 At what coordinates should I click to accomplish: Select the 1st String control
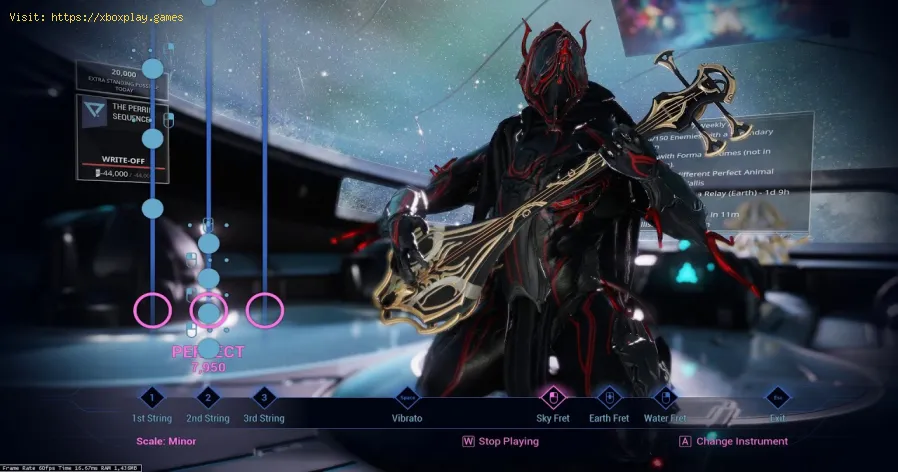coord(151,397)
